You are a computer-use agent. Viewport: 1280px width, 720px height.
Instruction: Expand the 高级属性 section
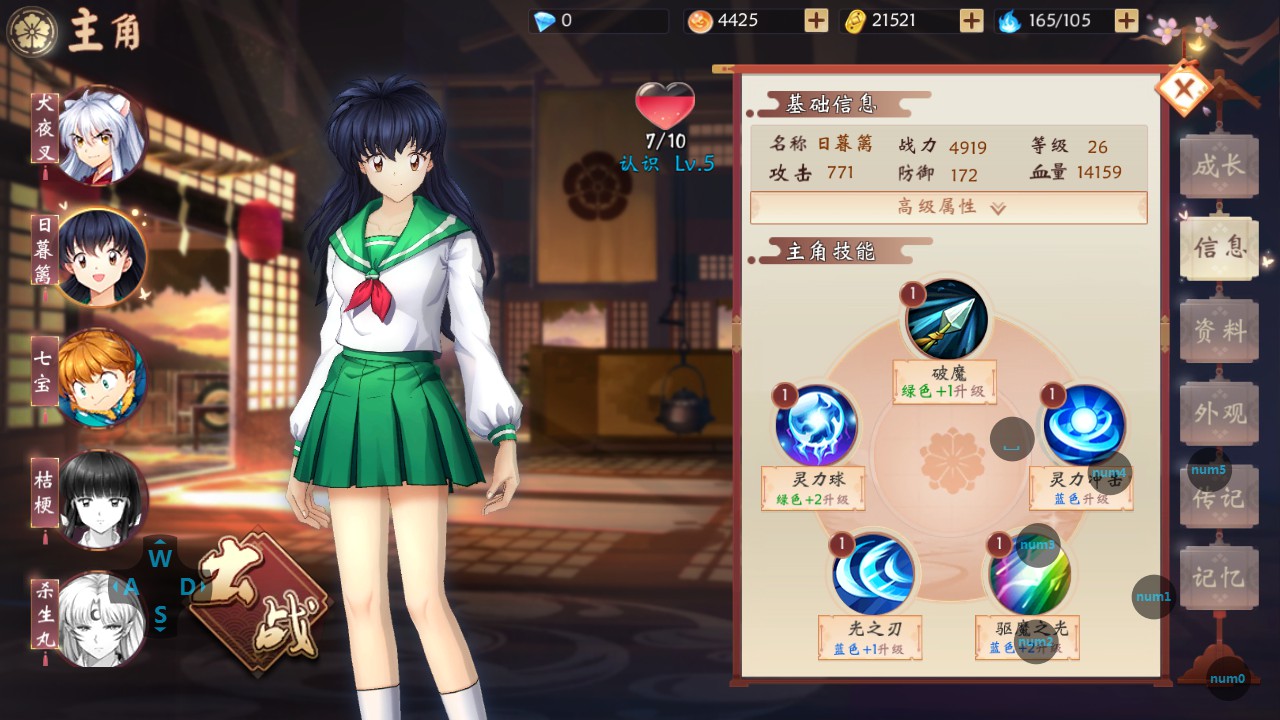pyautogui.click(x=948, y=207)
